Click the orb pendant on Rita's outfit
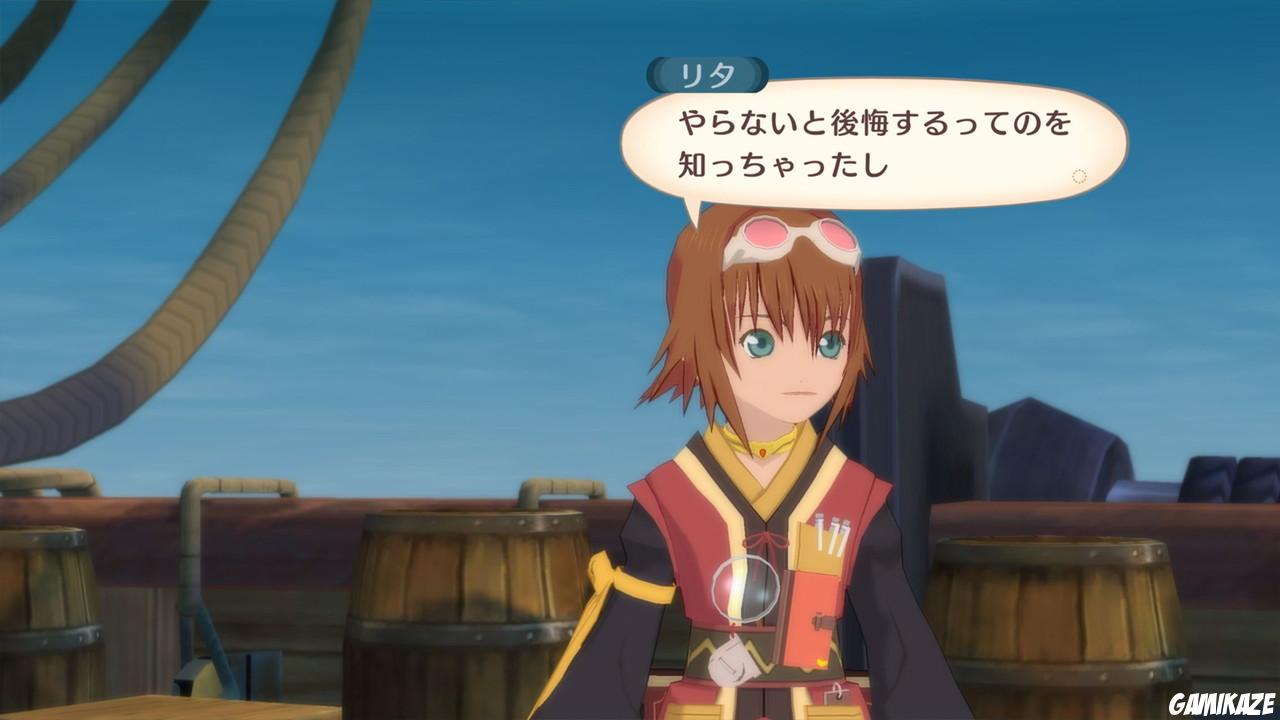This screenshot has width=1280, height=720. click(x=748, y=588)
